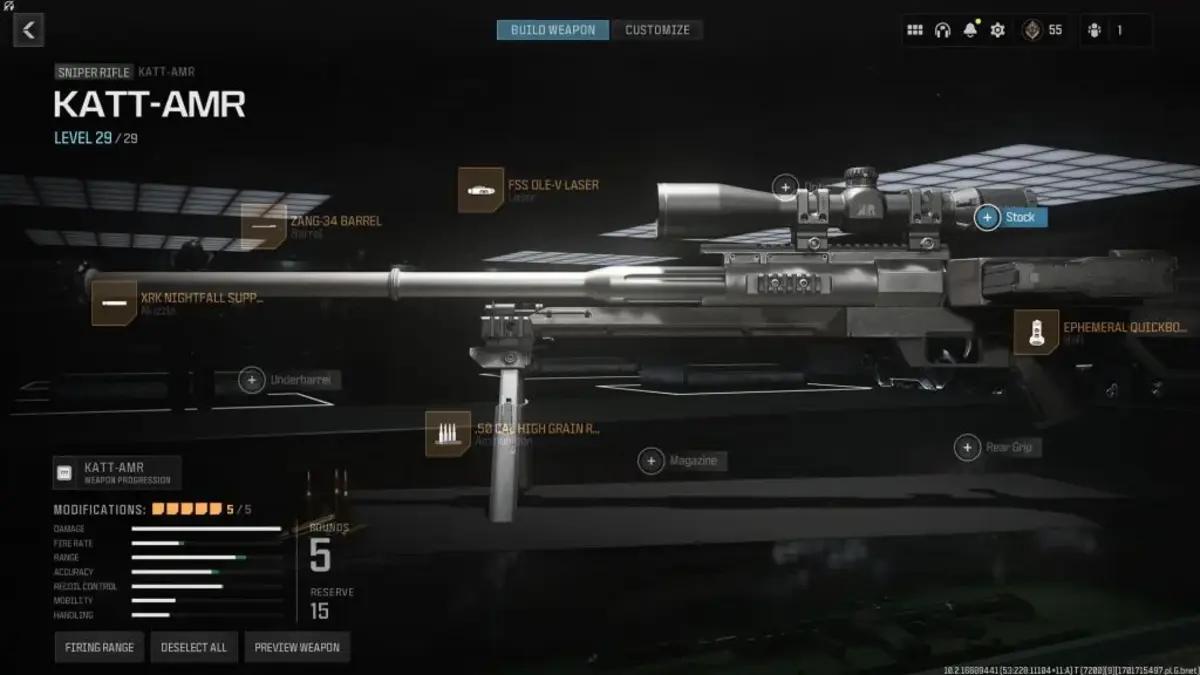Choose the ZANG-34 Barrel slot
This screenshot has height=675, width=1200.
(x=264, y=226)
